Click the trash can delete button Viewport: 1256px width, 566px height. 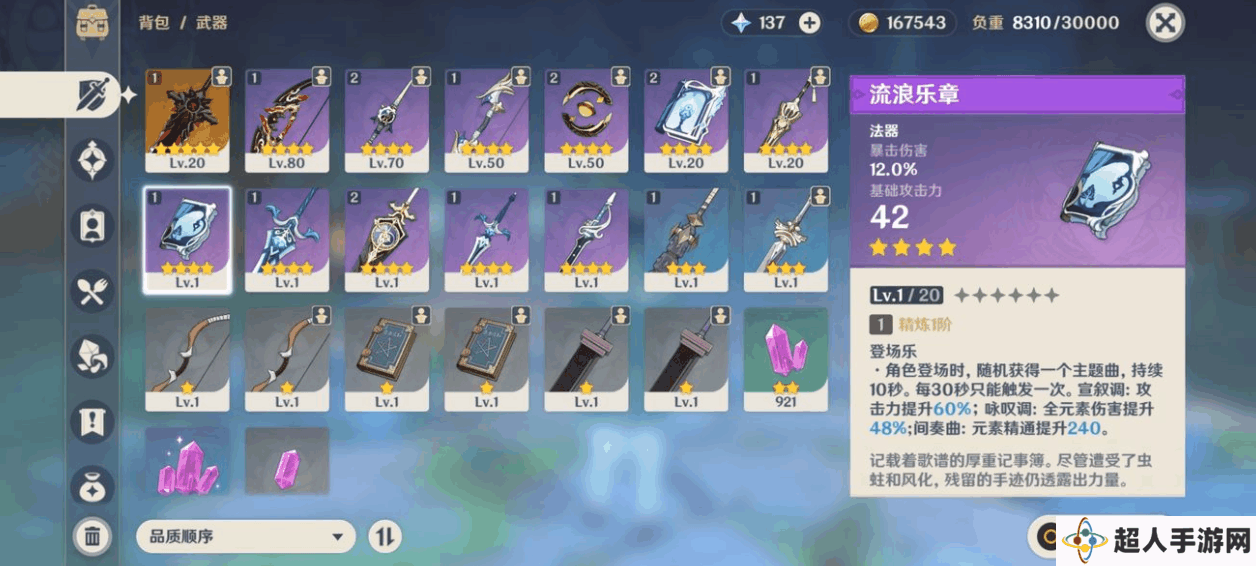tap(92, 537)
